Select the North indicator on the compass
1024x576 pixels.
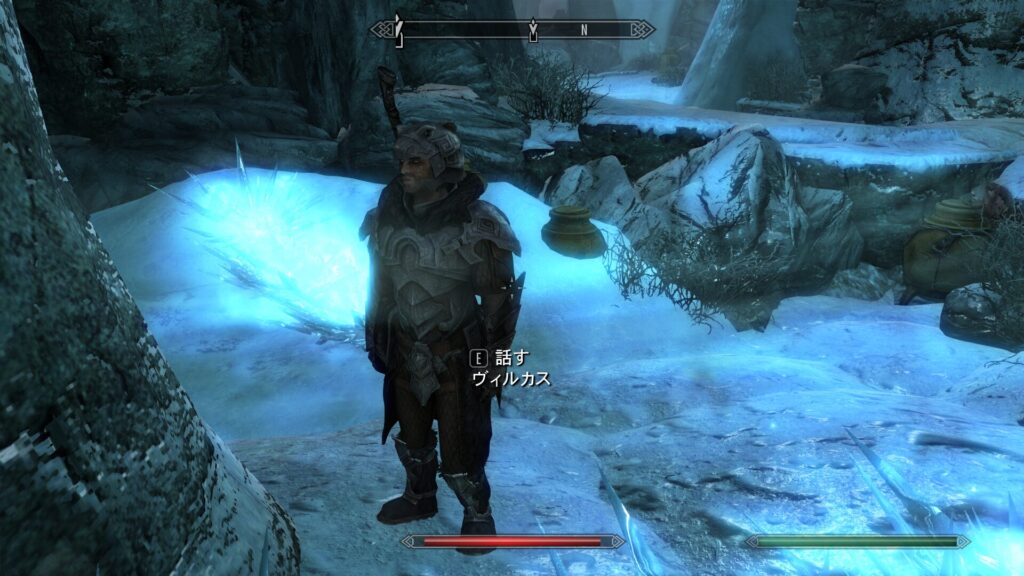pos(584,30)
